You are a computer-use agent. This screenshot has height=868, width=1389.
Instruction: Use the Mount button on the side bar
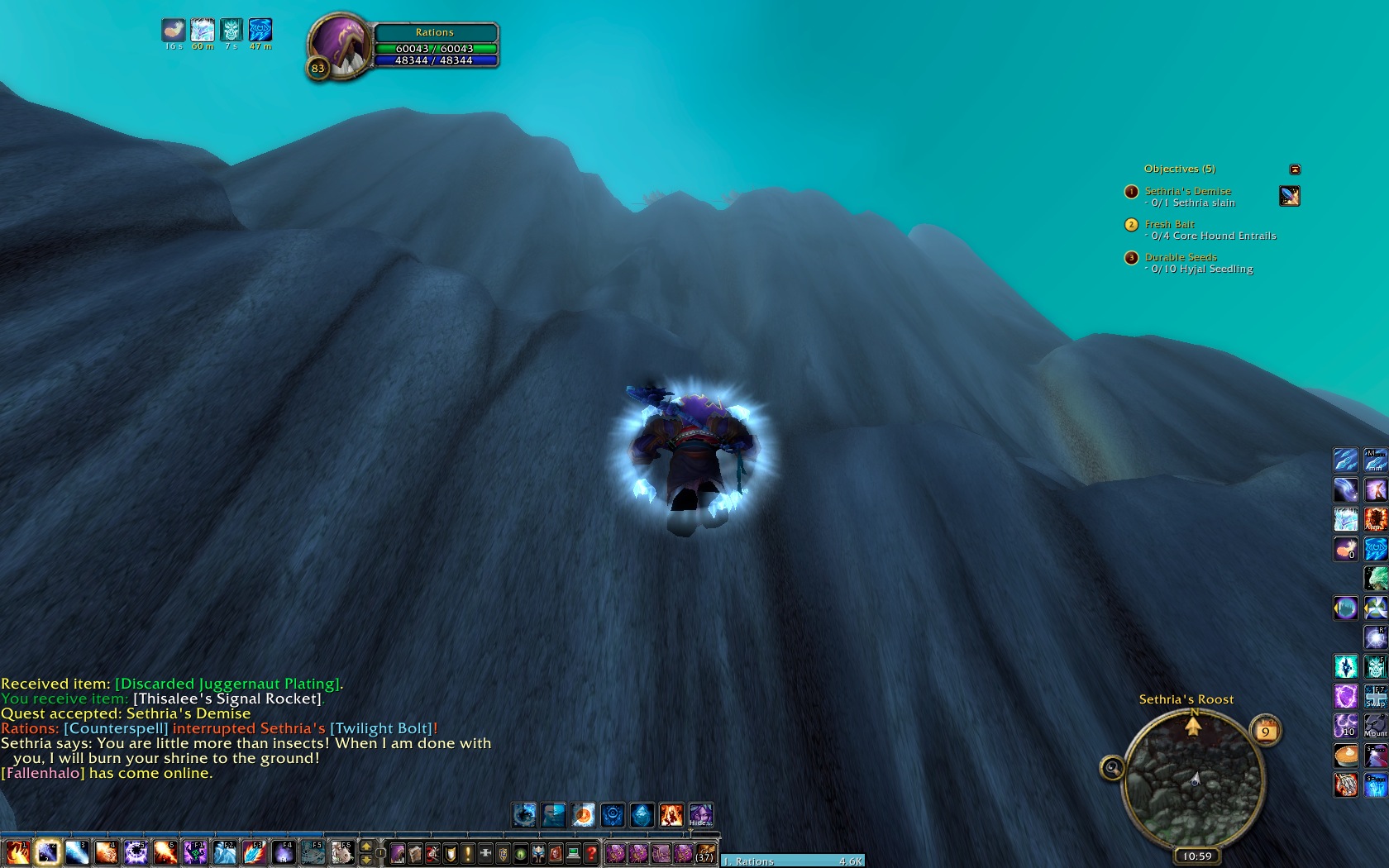pos(1375,725)
